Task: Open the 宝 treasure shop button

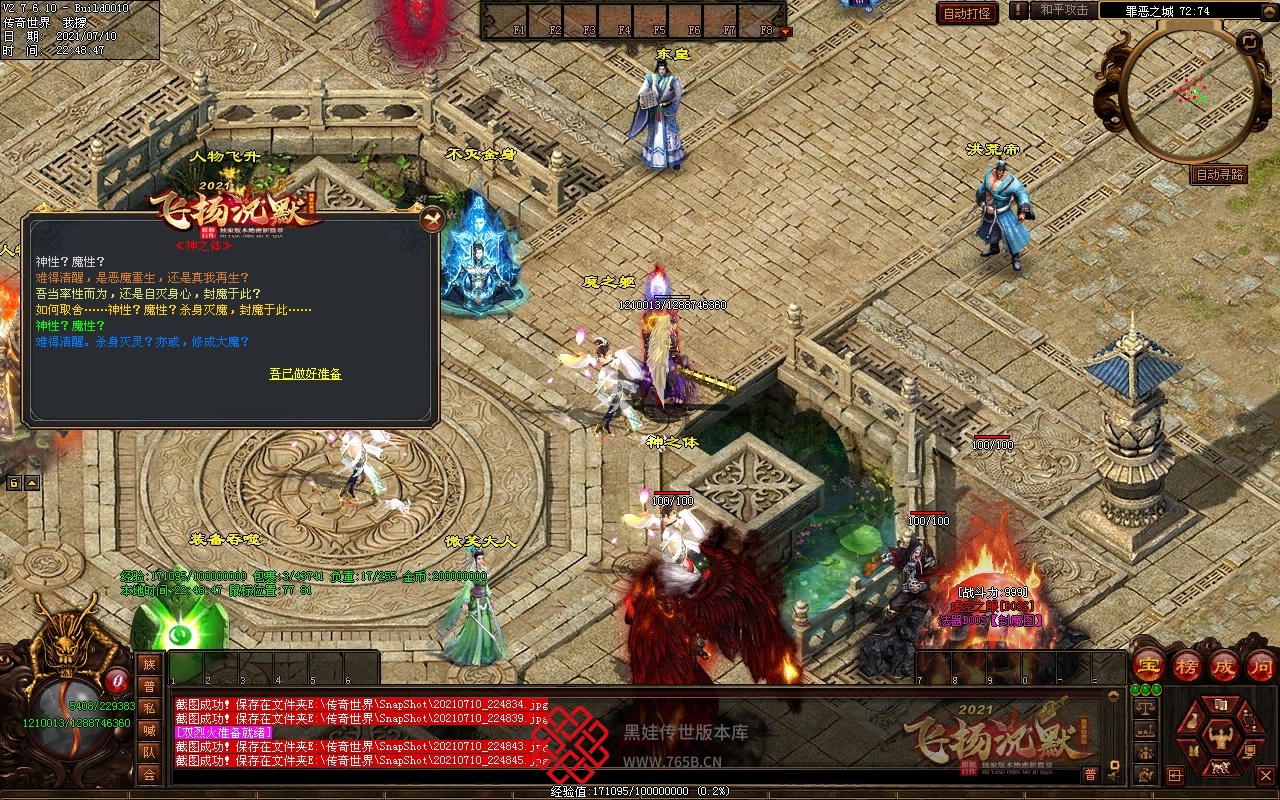Action: pyautogui.click(x=1149, y=666)
